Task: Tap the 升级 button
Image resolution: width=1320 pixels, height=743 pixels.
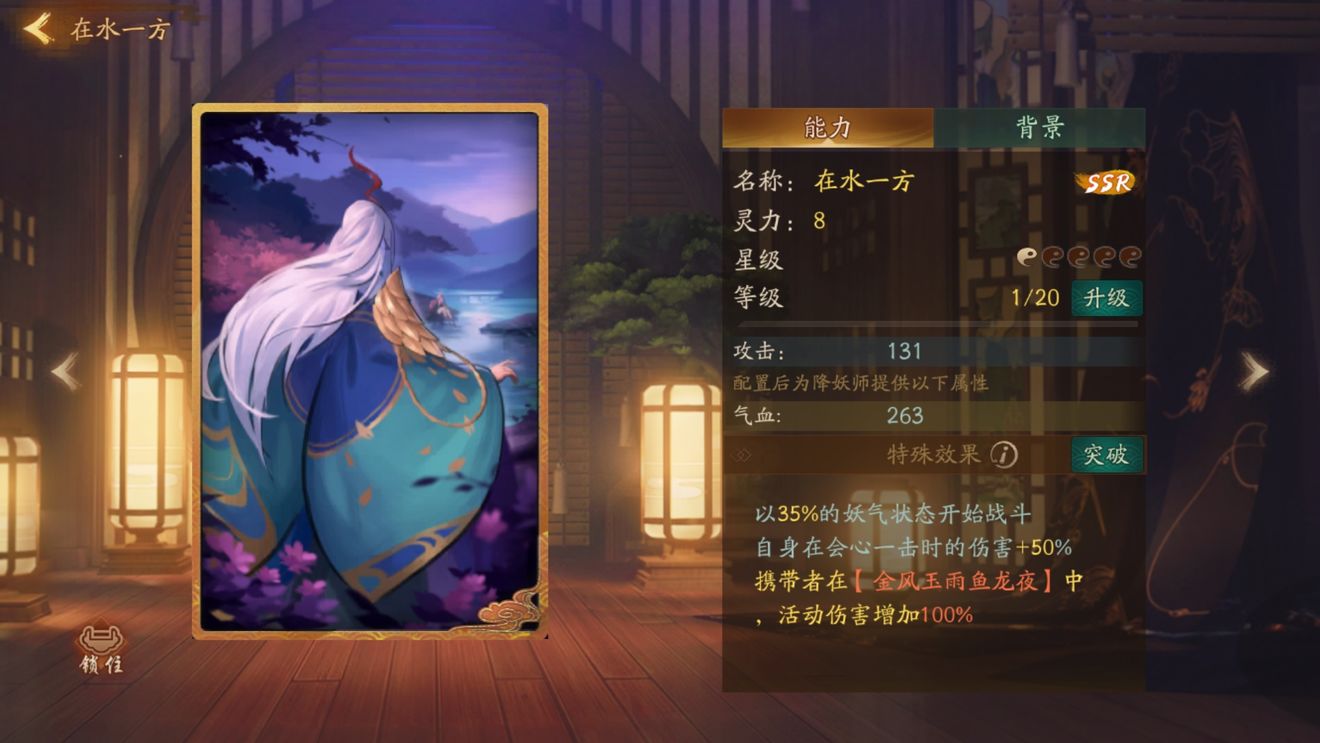Action: click(x=1107, y=298)
